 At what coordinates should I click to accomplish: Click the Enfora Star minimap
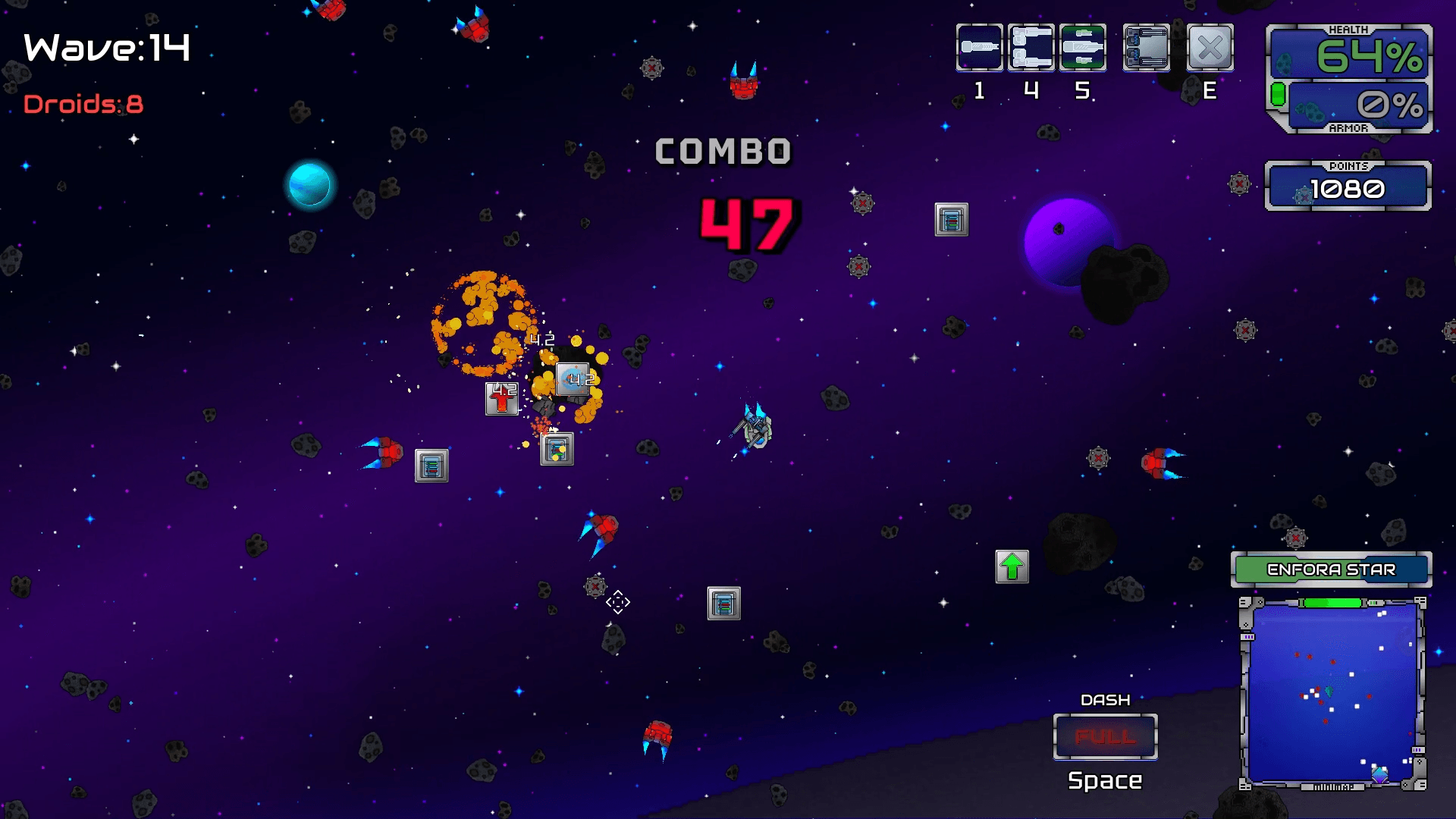[1332, 692]
